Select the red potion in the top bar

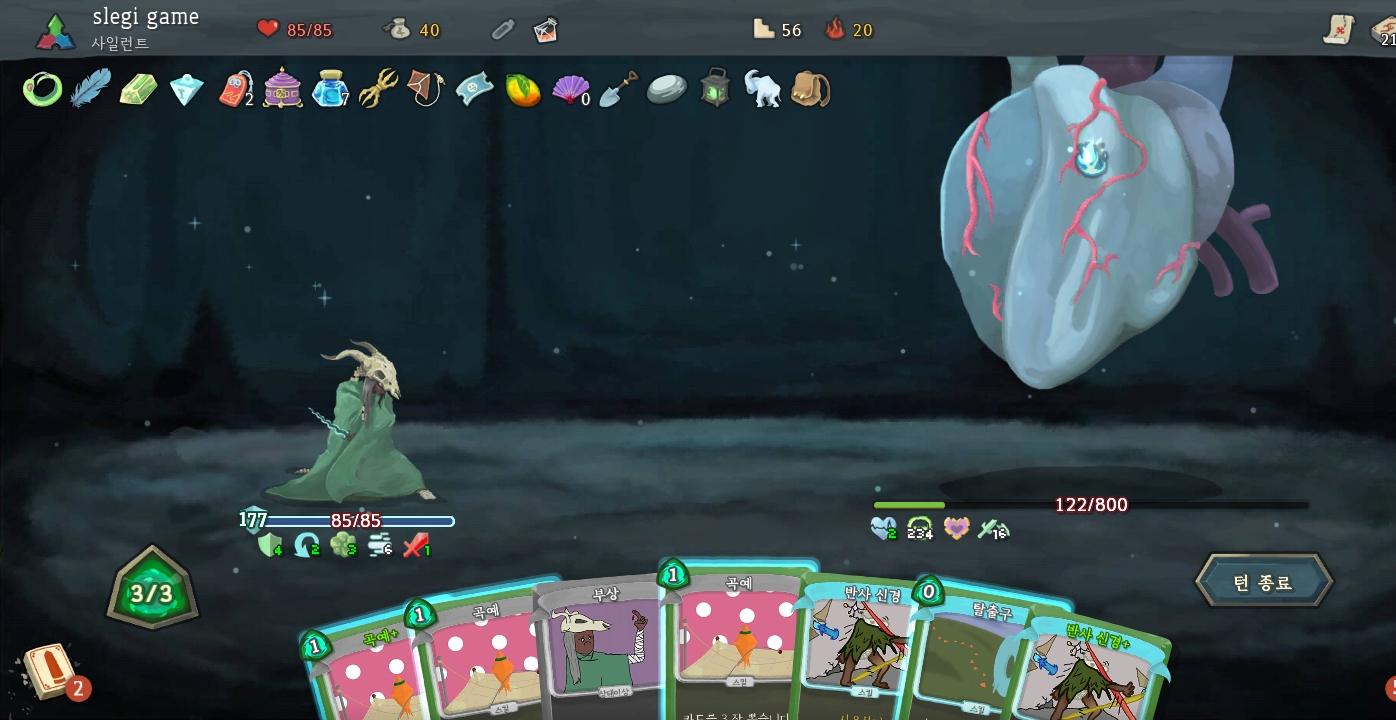(x=545, y=30)
